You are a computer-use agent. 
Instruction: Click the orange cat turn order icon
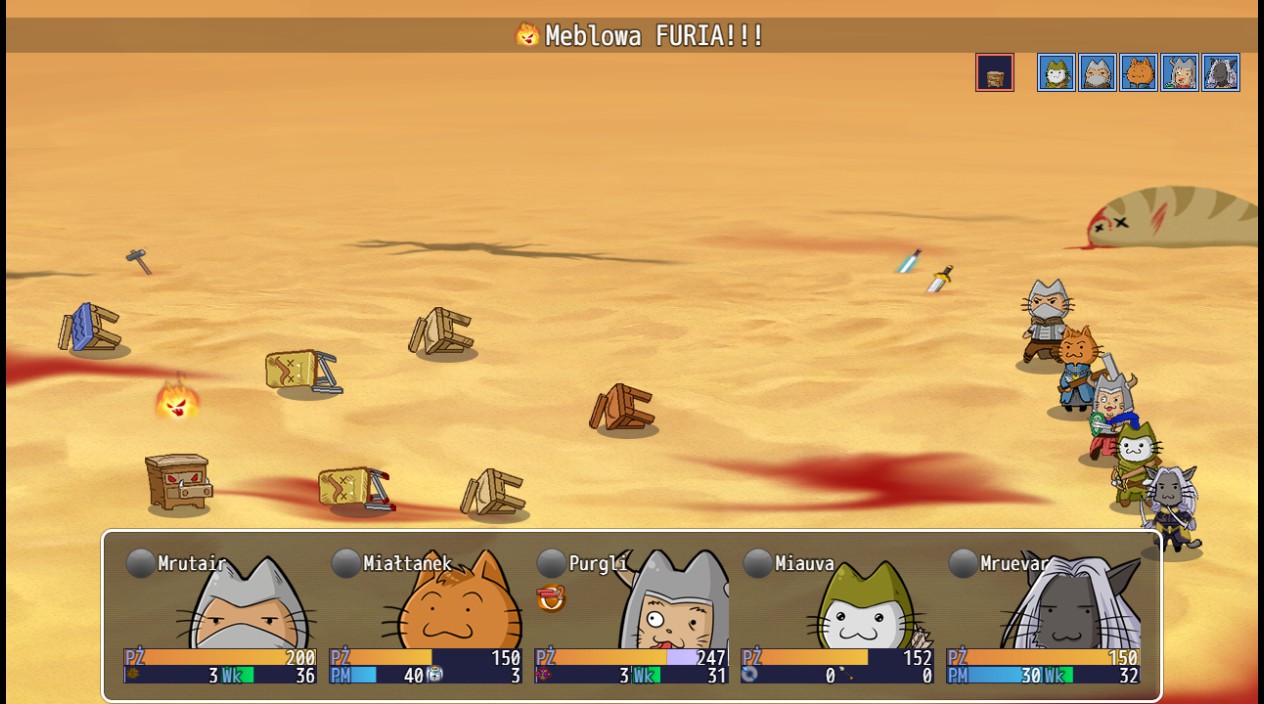click(x=1138, y=73)
